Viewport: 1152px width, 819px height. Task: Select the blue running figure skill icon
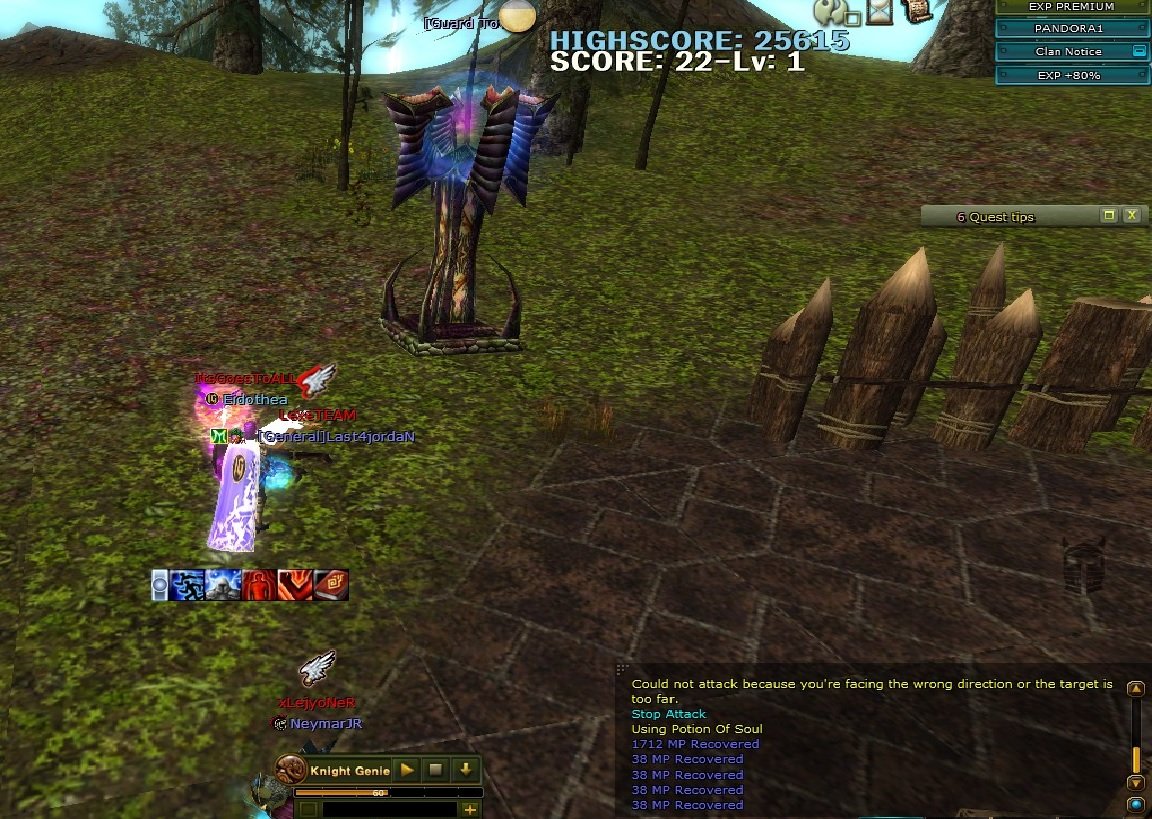click(187, 585)
